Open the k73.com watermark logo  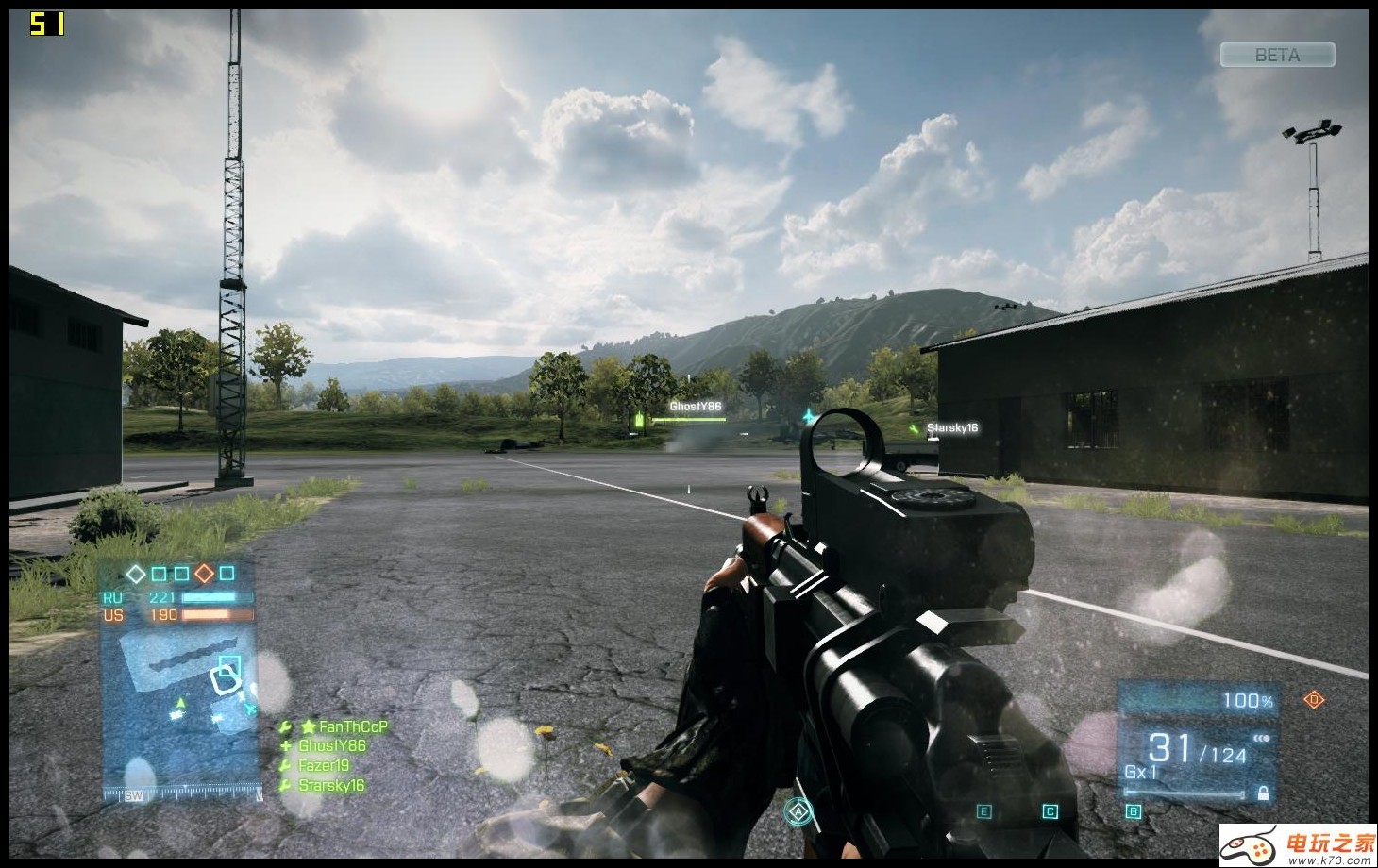tap(1297, 845)
